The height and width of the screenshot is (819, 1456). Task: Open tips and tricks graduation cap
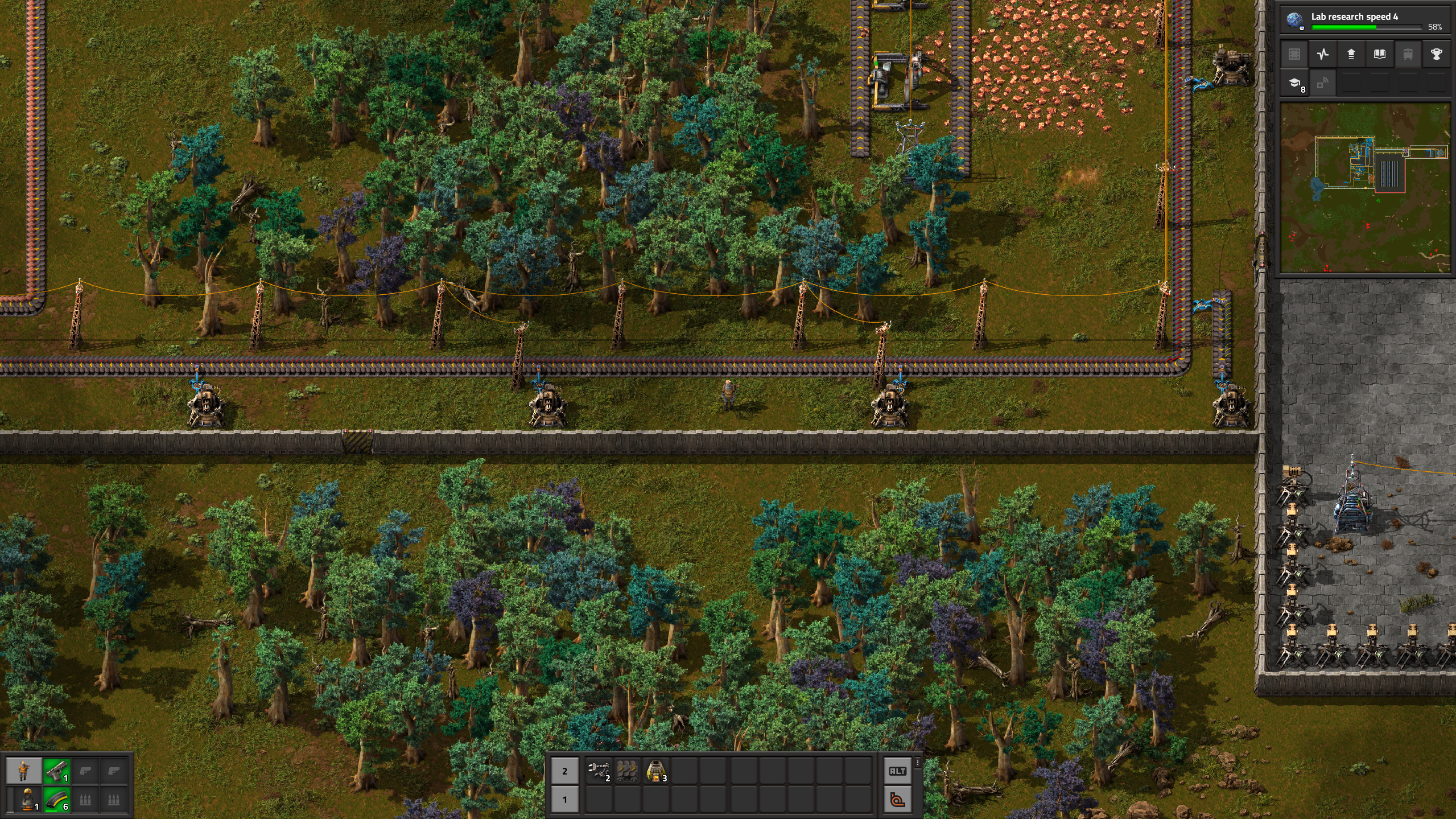point(1294,84)
